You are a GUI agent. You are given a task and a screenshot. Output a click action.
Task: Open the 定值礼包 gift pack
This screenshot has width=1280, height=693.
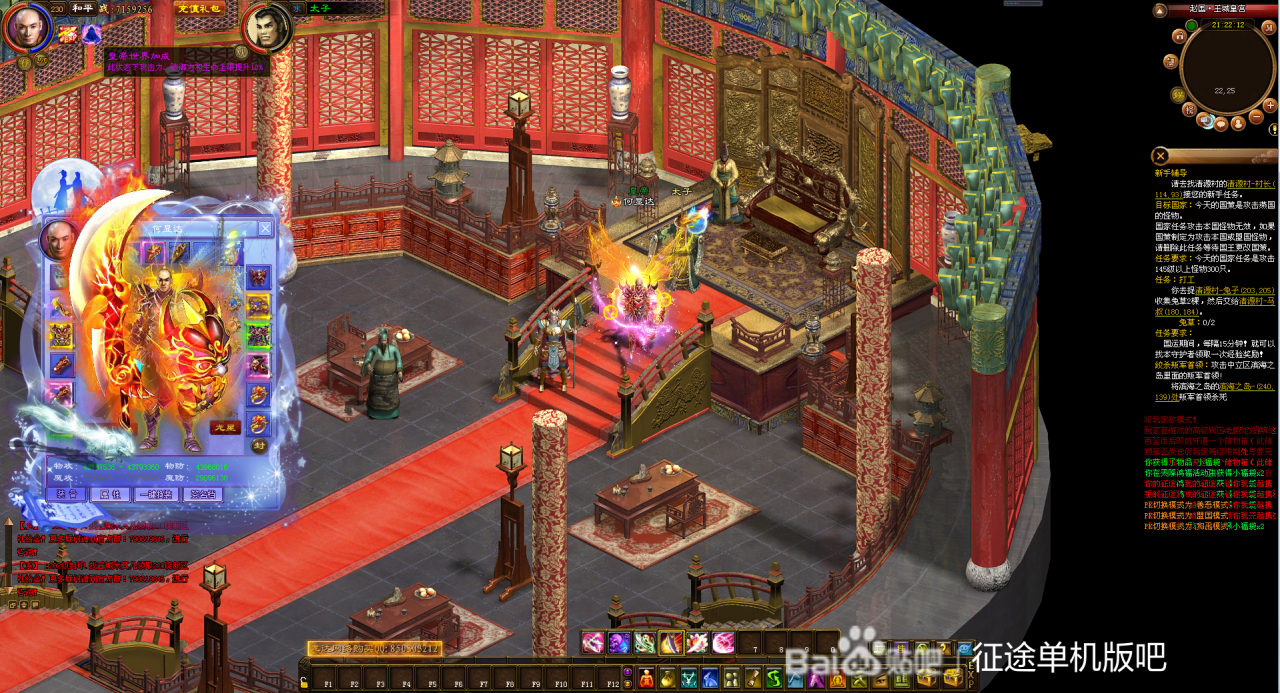tap(199, 8)
